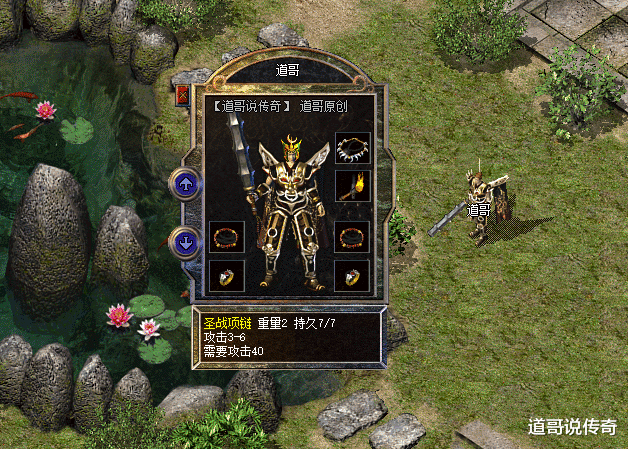This screenshot has height=449, width=628.
Task: Select the 圣战项链 necklace slot
Action: 352,148
